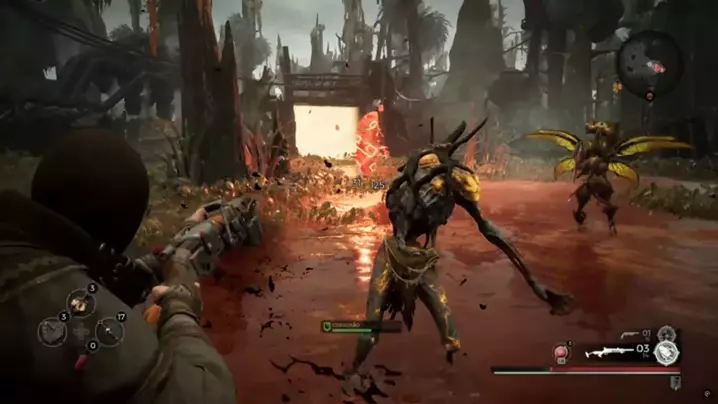Select the small secondary weapon mod icon
The height and width of the screenshot is (404, 718).
click(x=667, y=332)
